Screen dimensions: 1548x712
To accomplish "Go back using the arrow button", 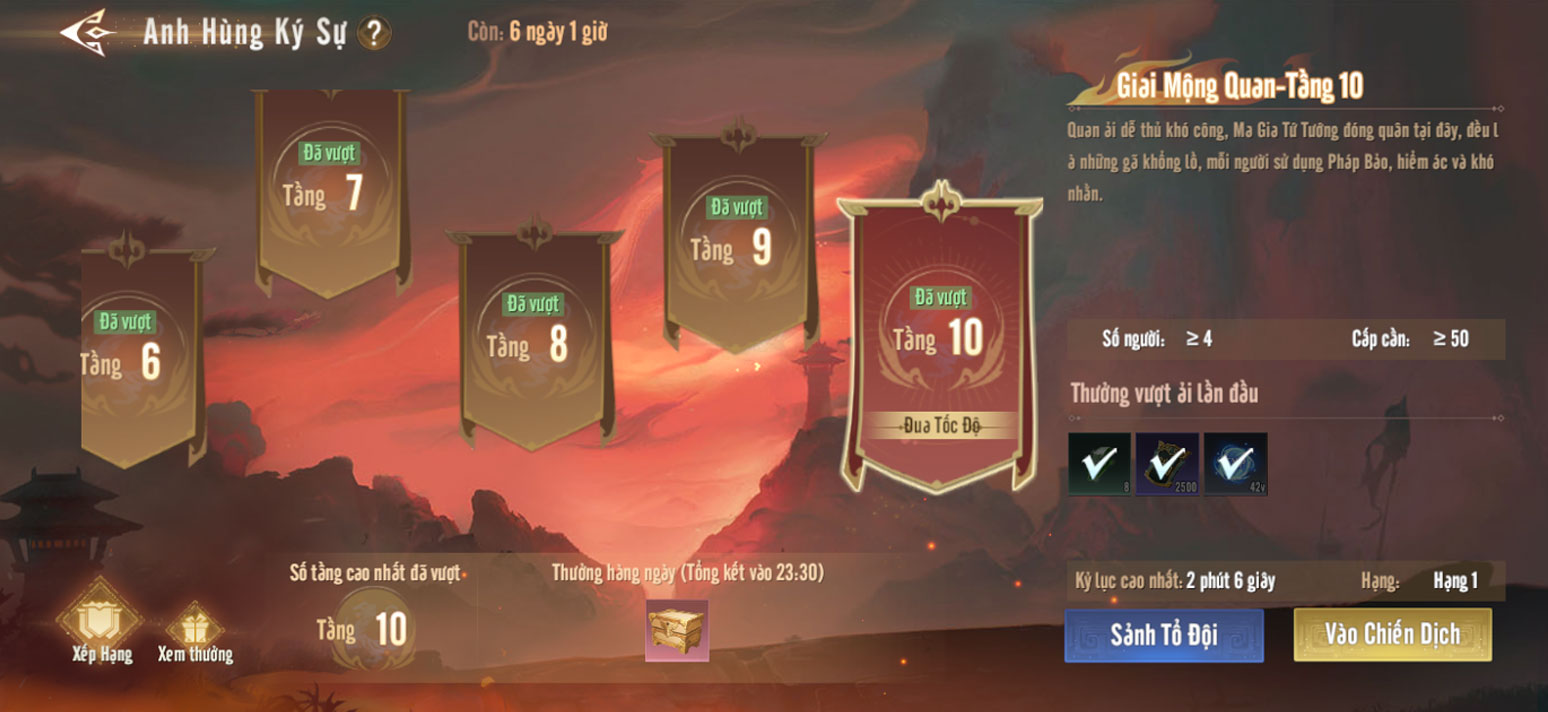I will point(84,32).
